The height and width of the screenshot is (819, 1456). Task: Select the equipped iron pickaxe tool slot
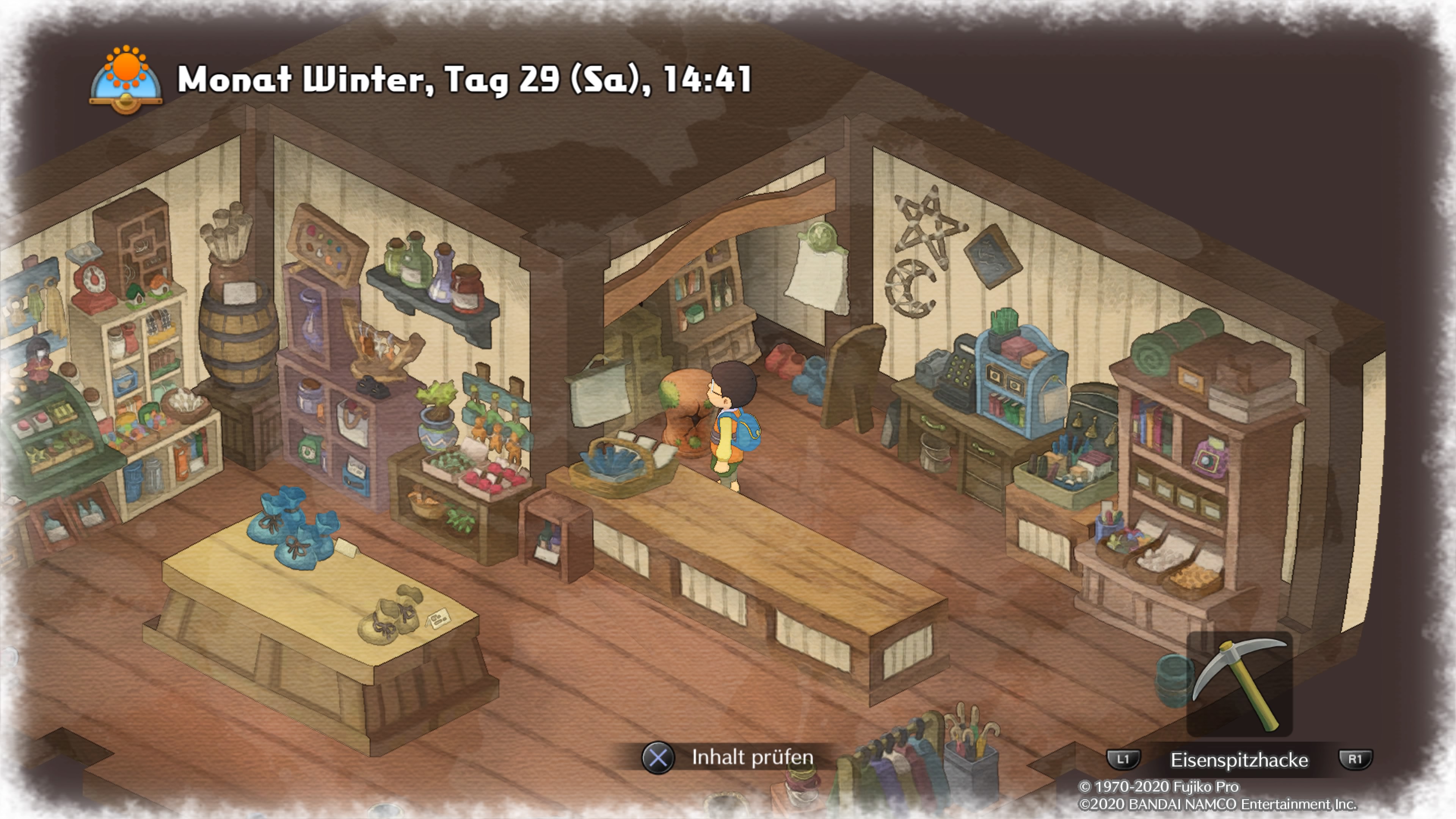click(x=1239, y=684)
